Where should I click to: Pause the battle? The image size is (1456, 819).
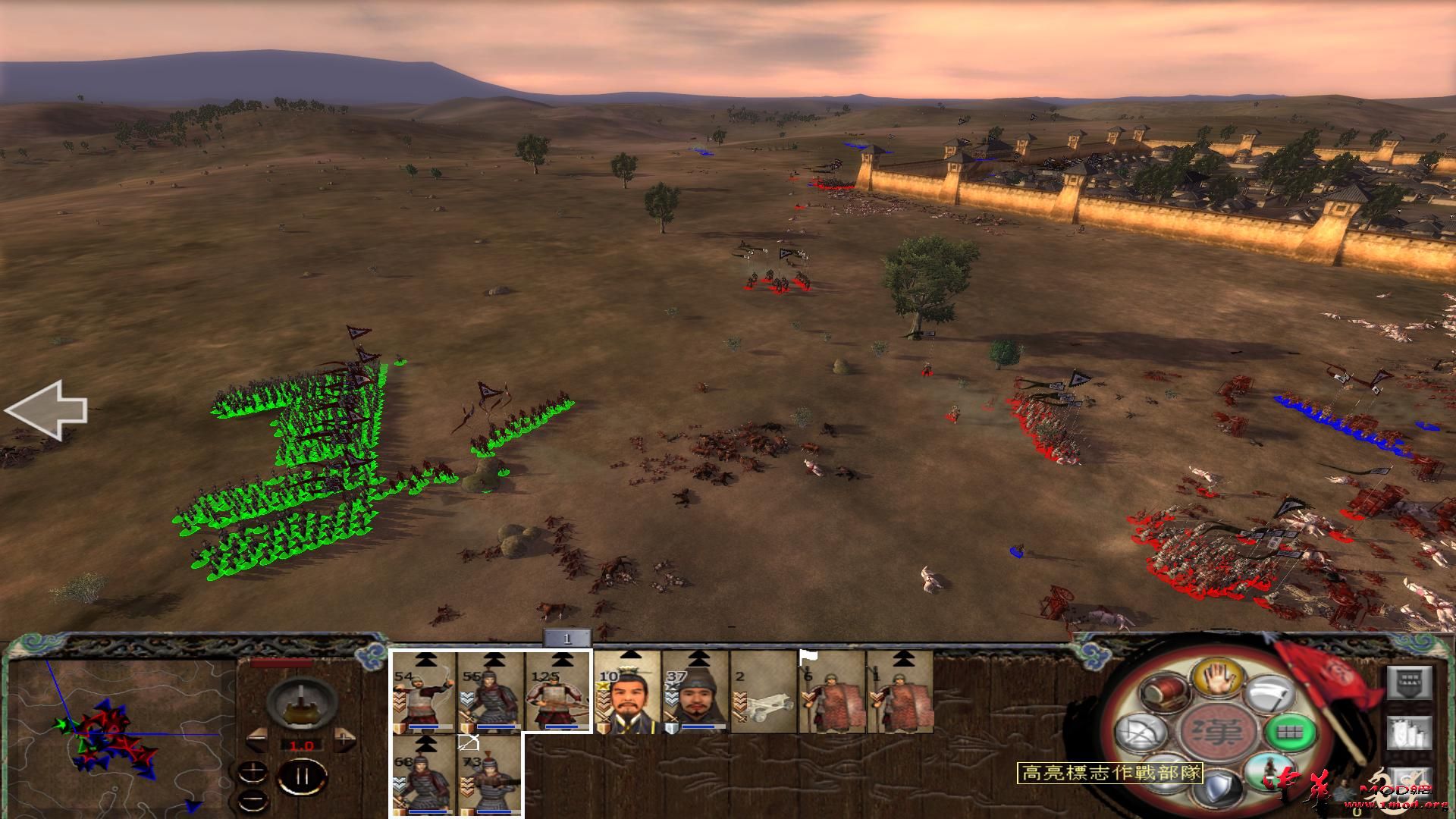click(303, 777)
